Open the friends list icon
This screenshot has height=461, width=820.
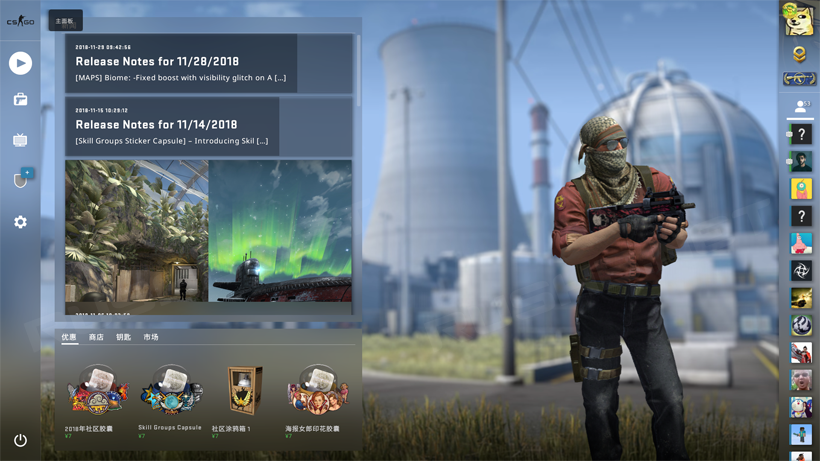pos(800,106)
